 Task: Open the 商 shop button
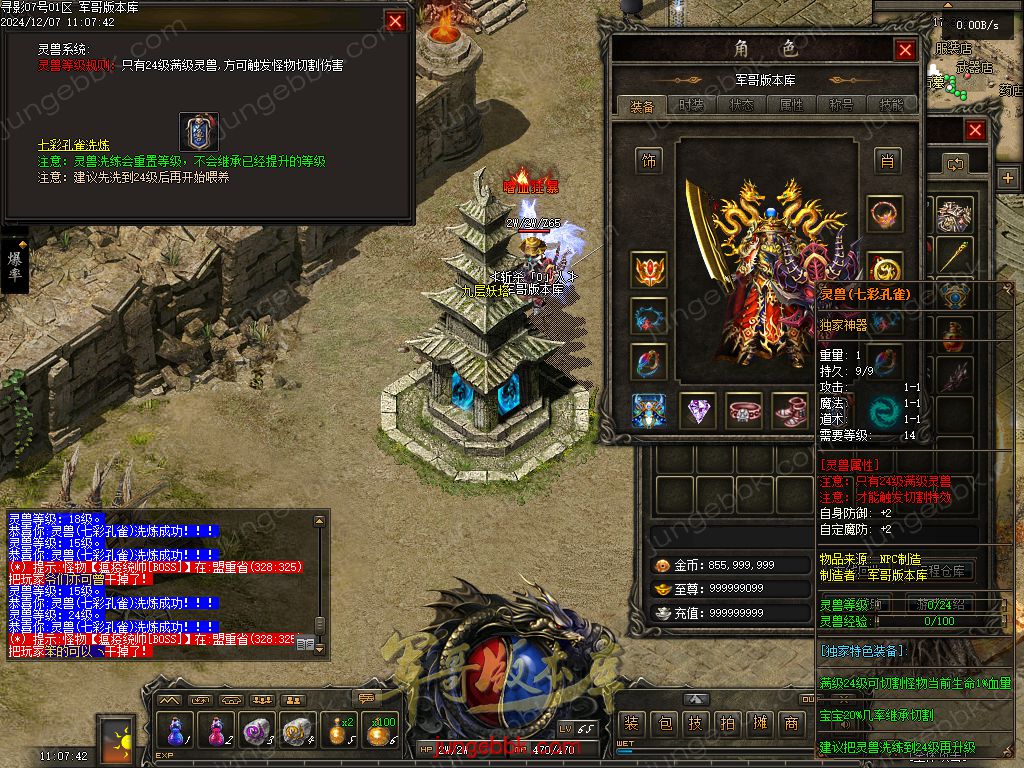tap(791, 724)
